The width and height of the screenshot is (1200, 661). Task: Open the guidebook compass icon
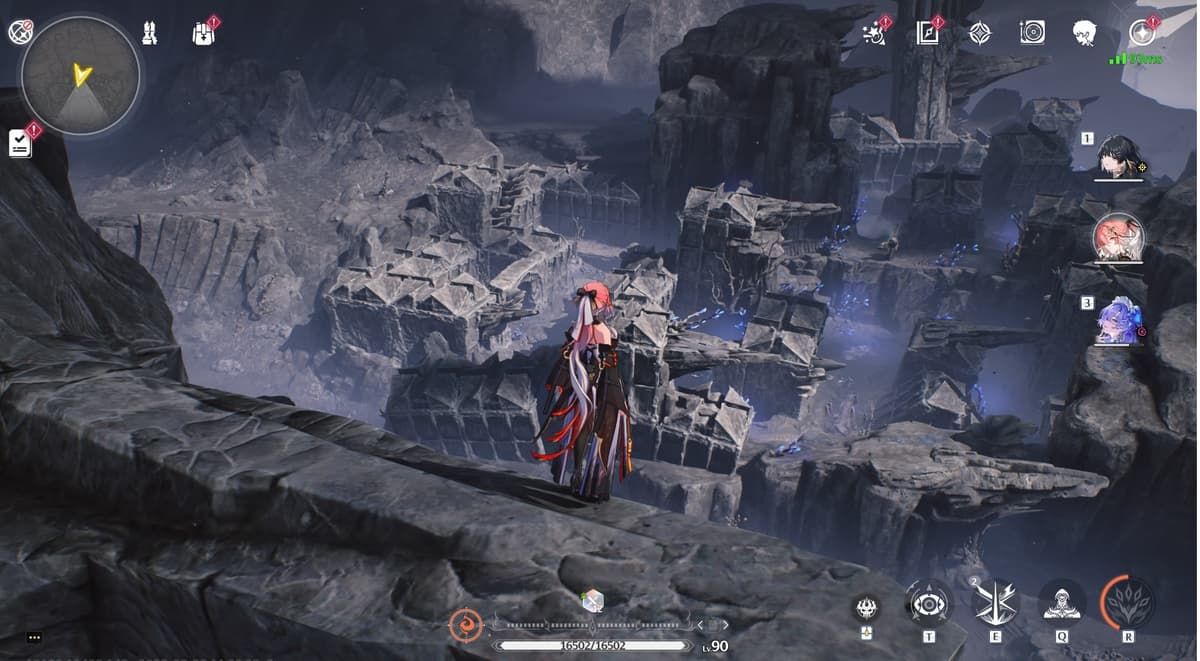coord(927,33)
